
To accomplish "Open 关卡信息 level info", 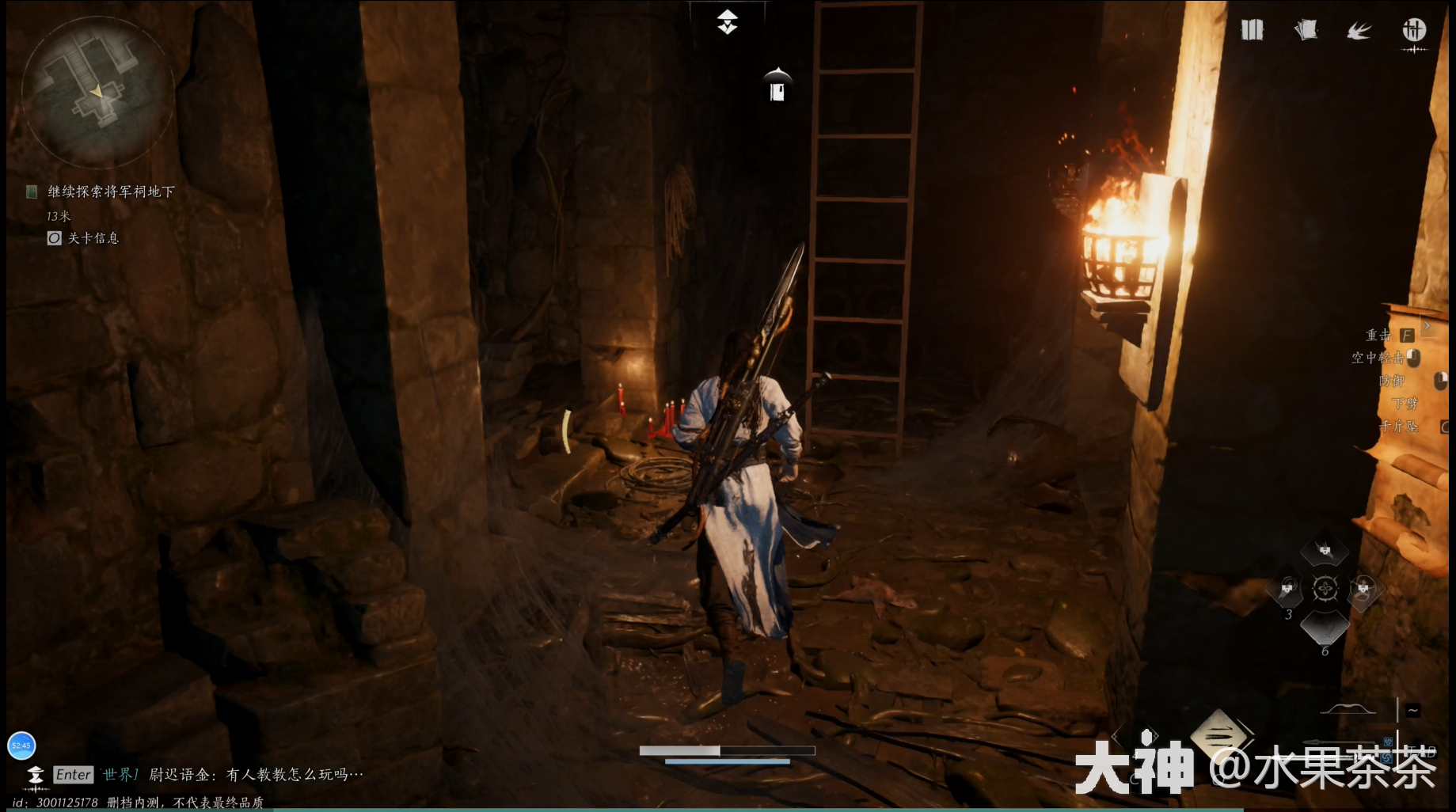I will click(x=93, y=238).
